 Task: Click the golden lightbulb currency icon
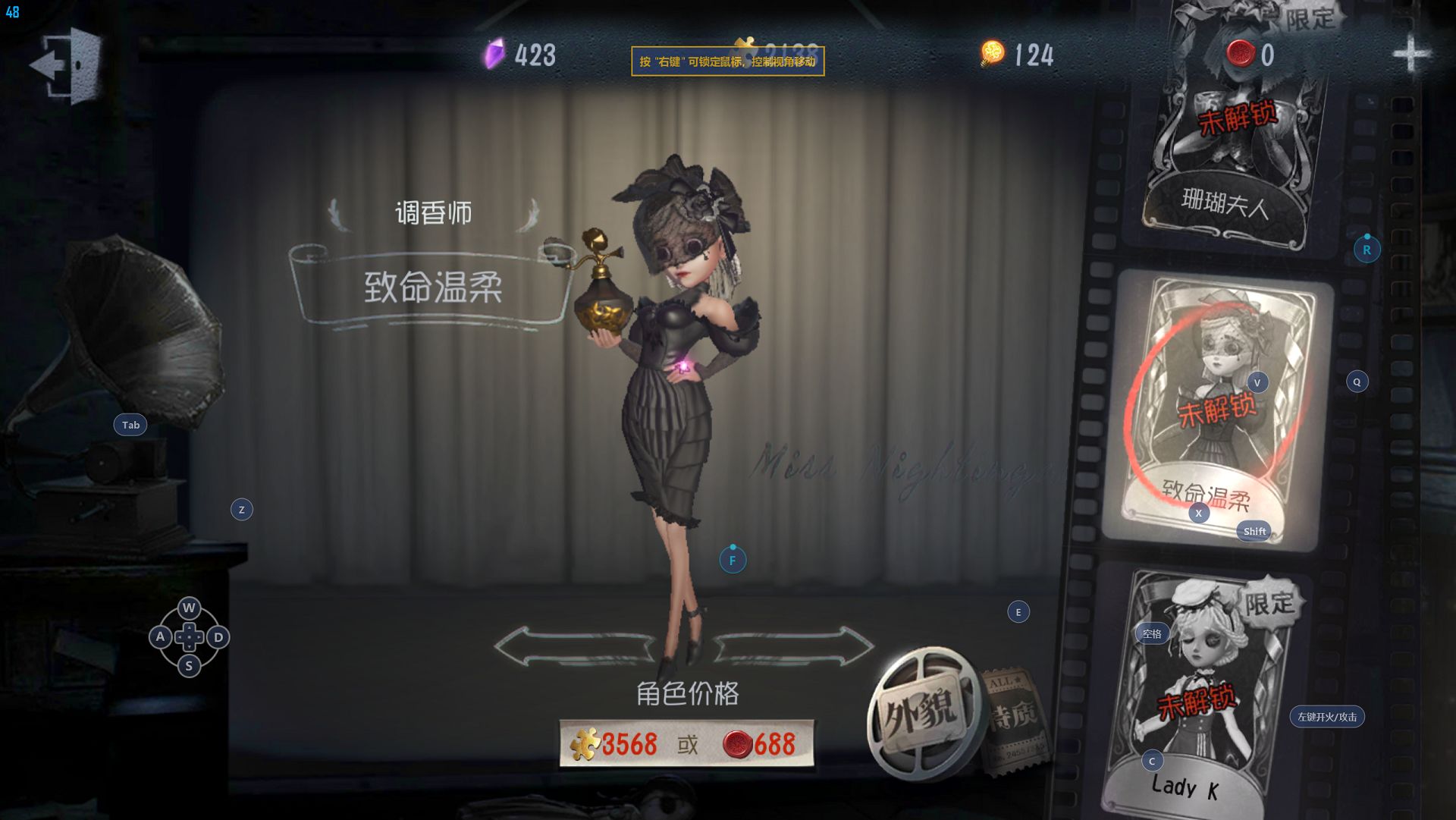(x=992, y=54)
